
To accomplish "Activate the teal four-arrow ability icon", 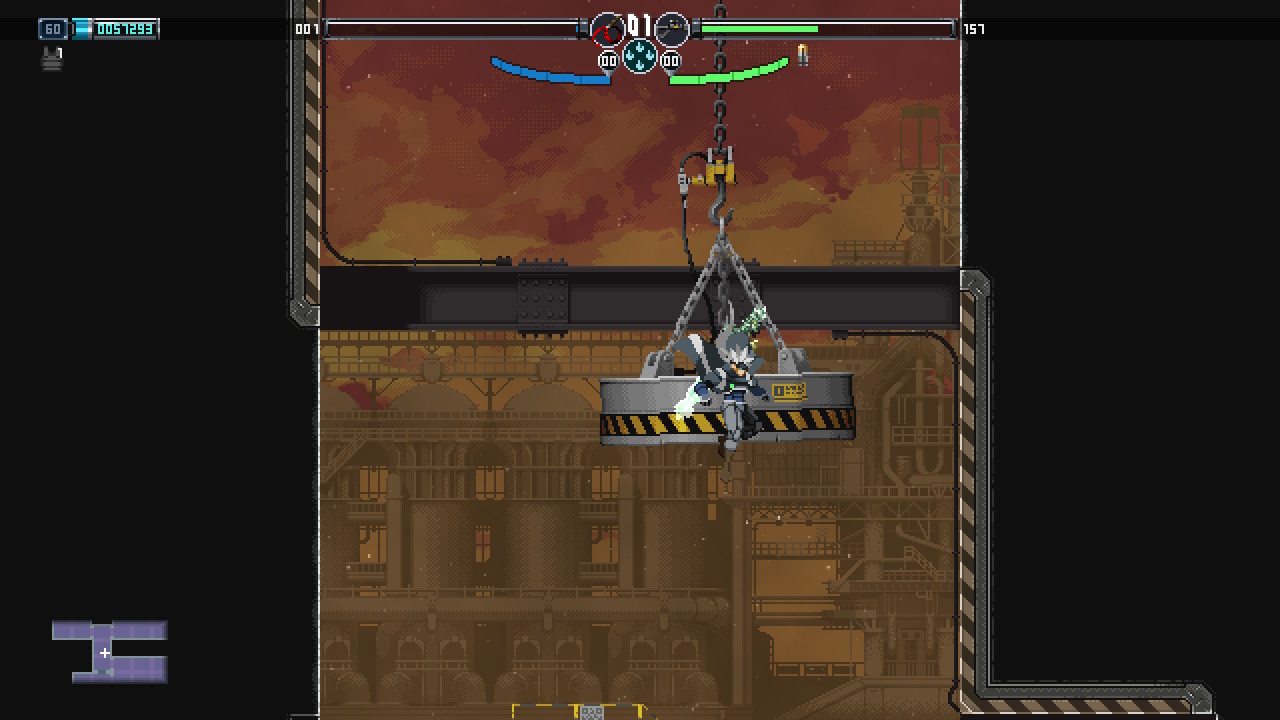I will tap(640, 57).
